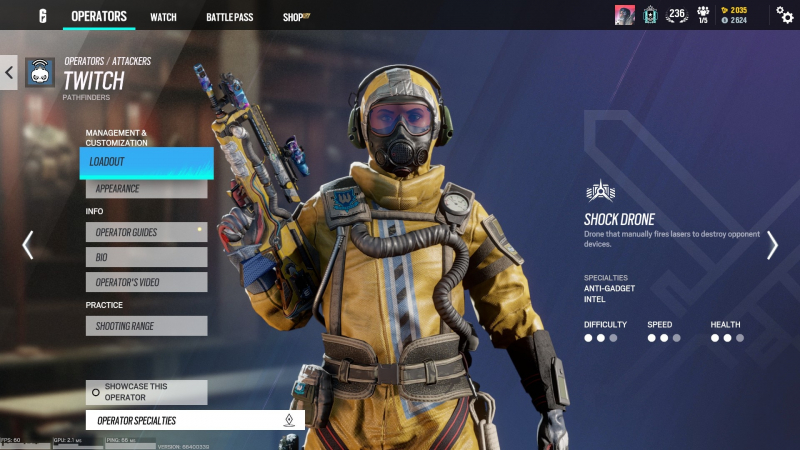Open Operator Guides
Image resolution: width=800 pixels, height=450 pixels.
click(x=146, y=232)
